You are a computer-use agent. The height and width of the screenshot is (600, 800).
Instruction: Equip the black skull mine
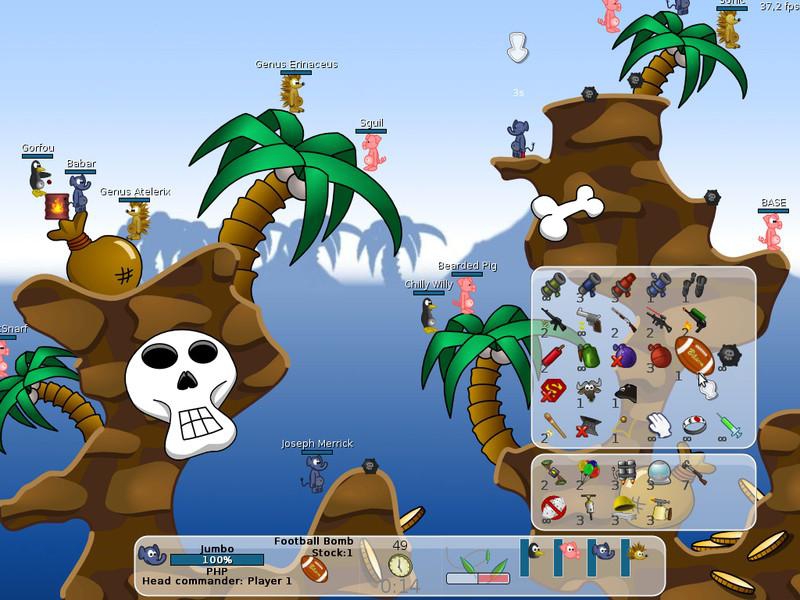[728, 355]
